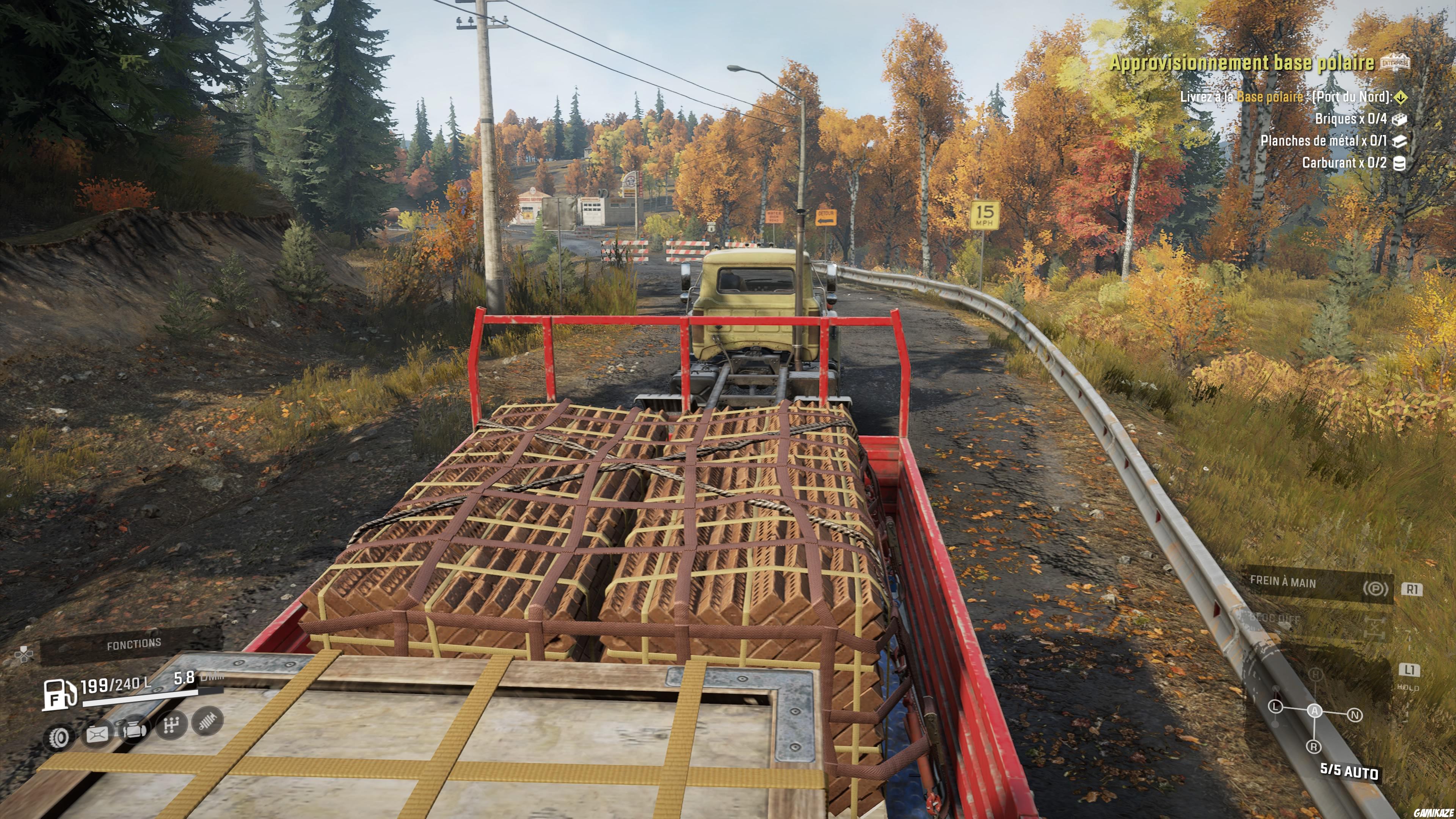Shift gearbox to High gear H

pyautogui.click(x=1316, y=674)
